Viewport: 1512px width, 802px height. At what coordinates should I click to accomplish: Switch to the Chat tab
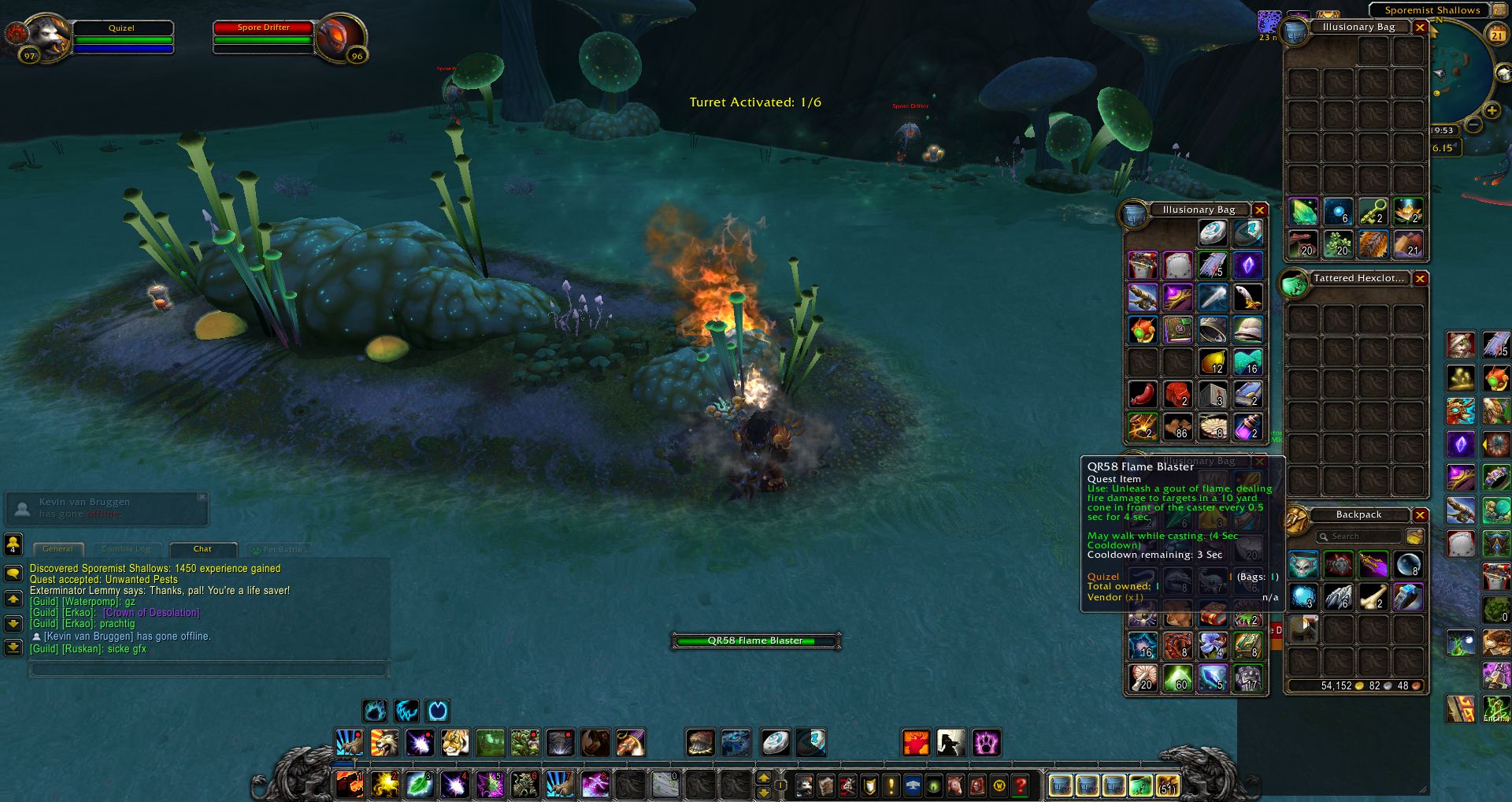(x=202, y=549)
